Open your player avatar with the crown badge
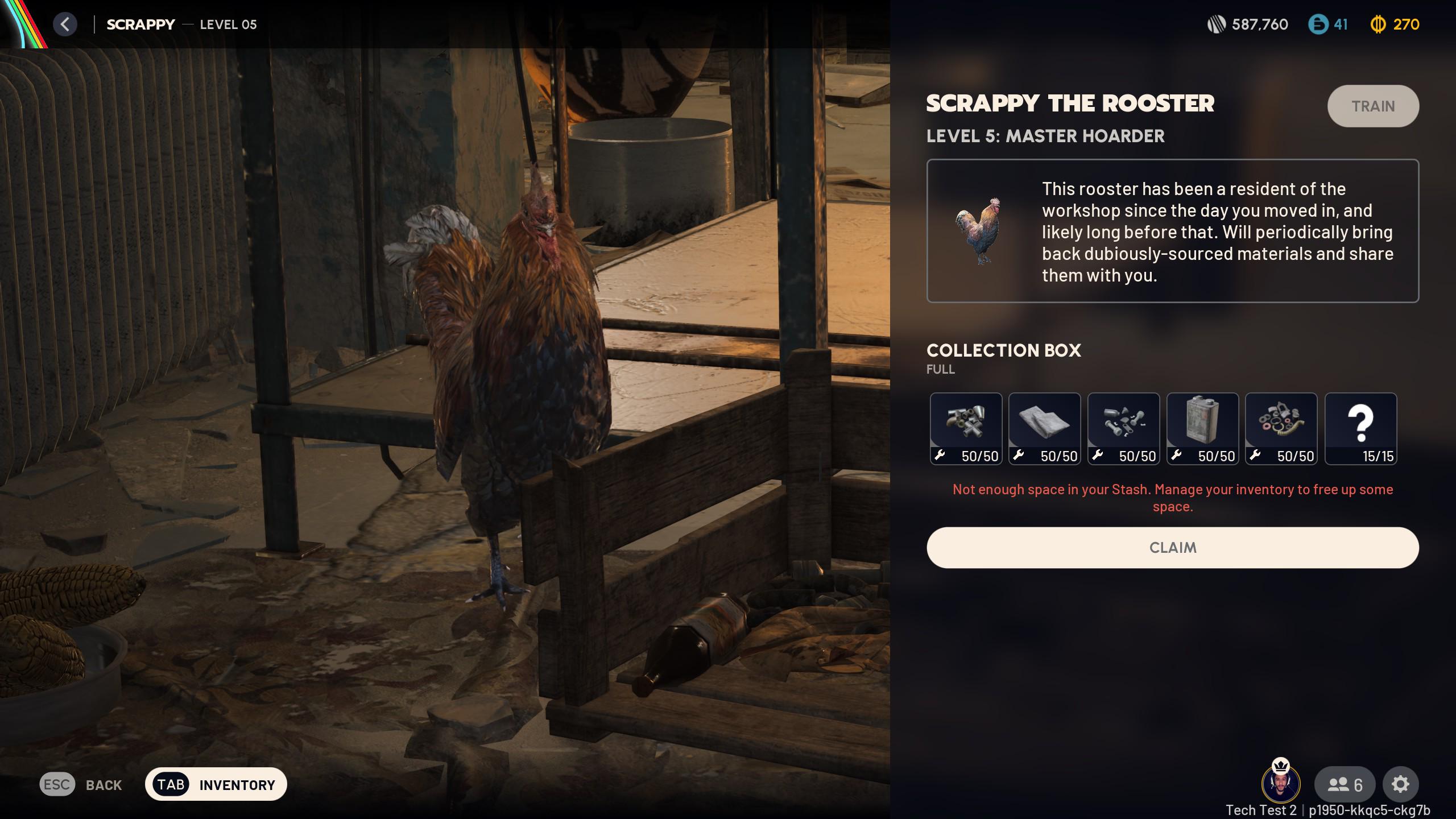This screenshot has height=819, width=1456. click(x=1281, y=784)
